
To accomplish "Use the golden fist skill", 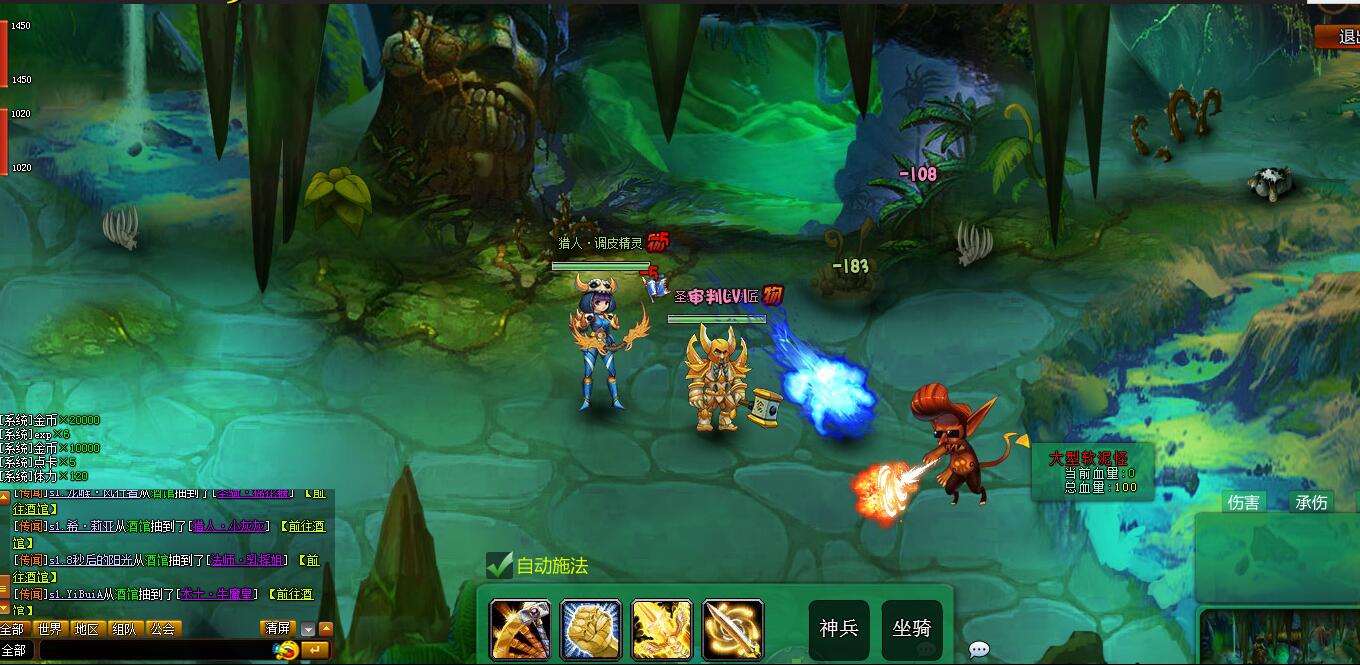I will [x=591, y=630].
